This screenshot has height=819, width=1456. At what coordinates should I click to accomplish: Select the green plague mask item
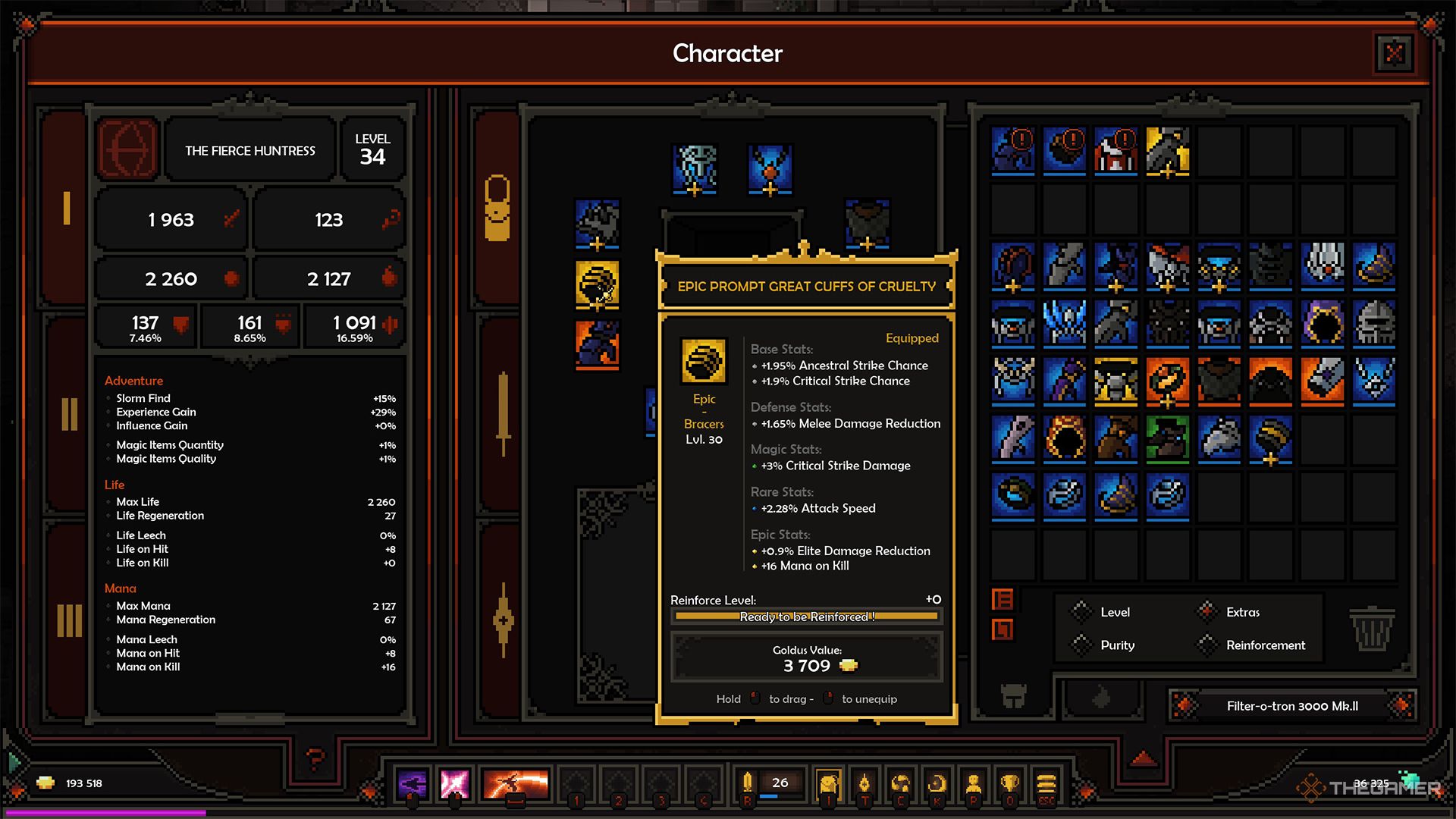(1167, 438)
